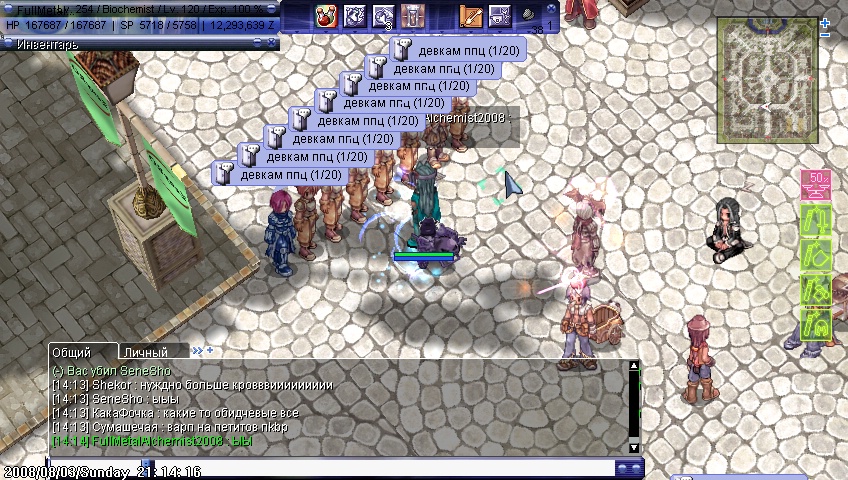Add a new chat tab with plus
This screenshot has height=480, width=848.
(x=210, y=351)
